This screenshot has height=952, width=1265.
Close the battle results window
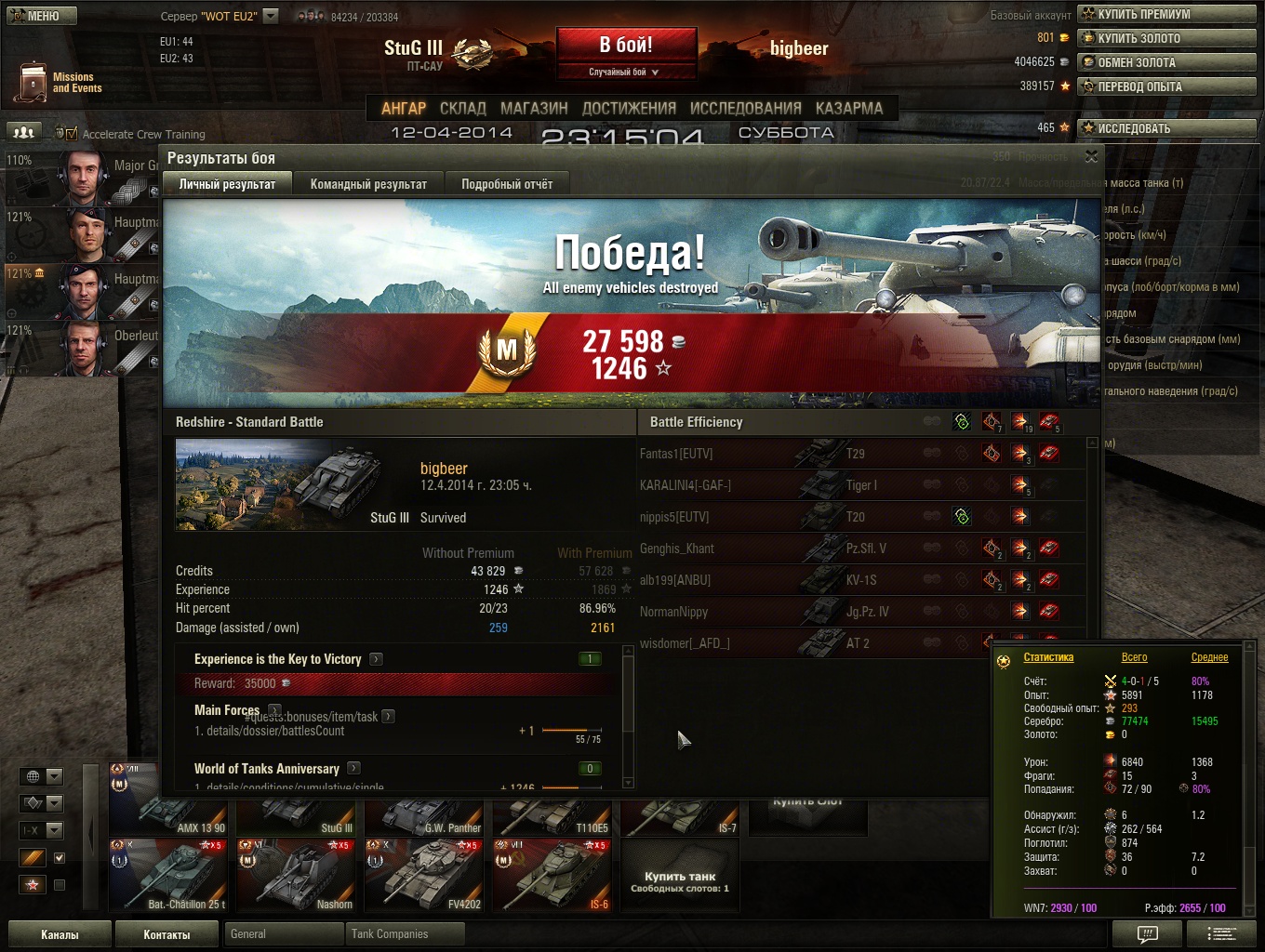click(x=1091, y=157)
